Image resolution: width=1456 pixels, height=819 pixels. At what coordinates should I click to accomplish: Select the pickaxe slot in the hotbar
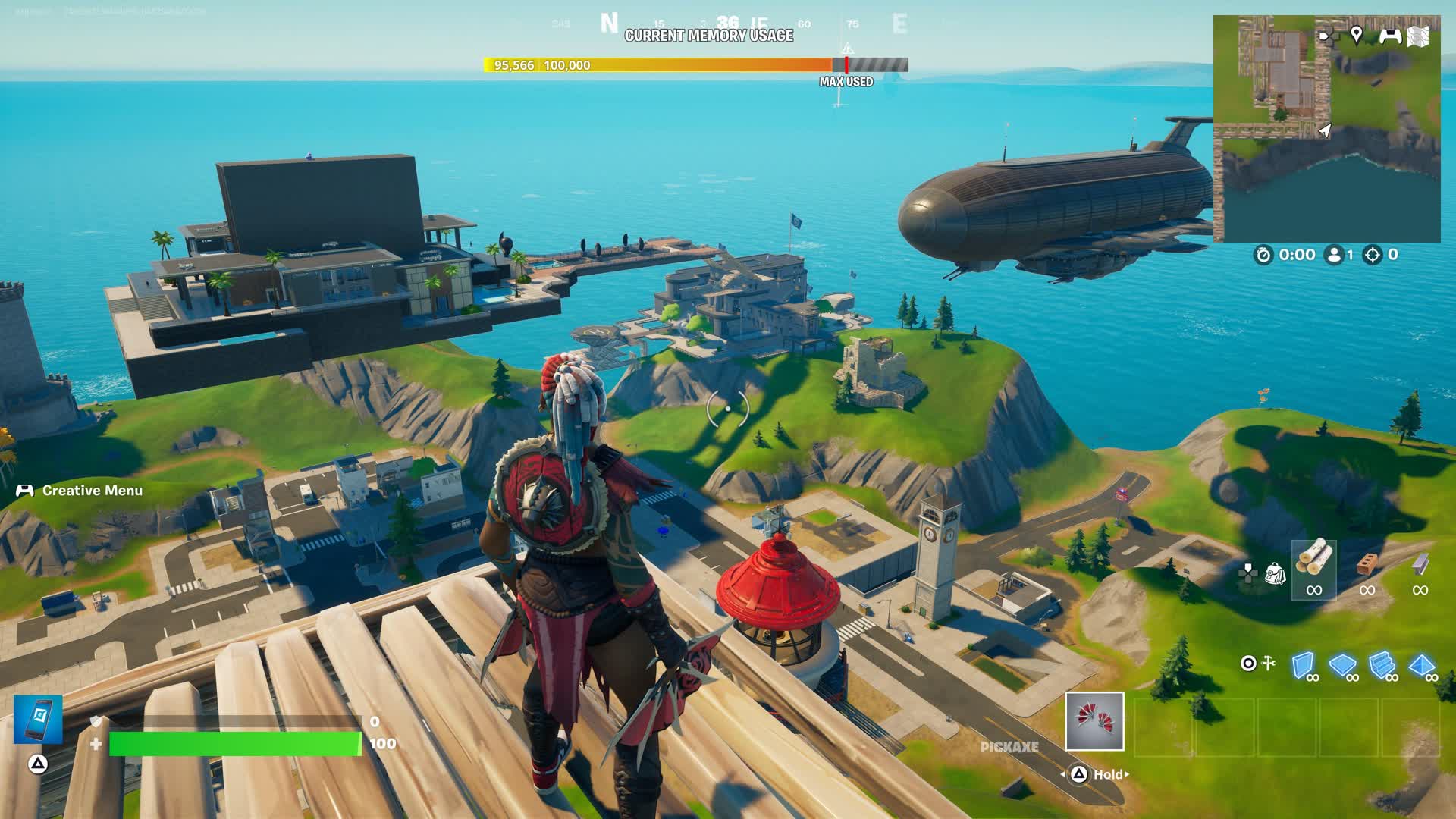pyautogui.click(x=1094, y=721)
